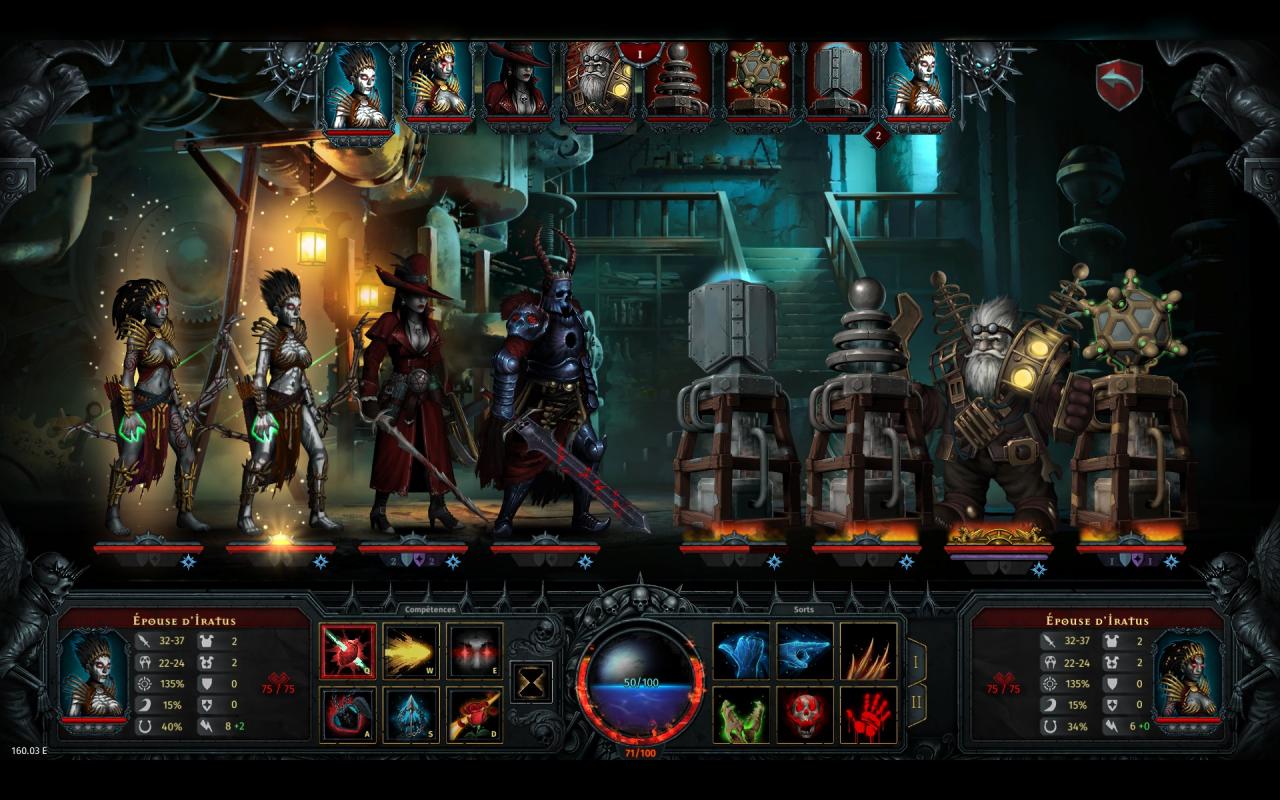Cast the green jaws spell

point(741,715)
